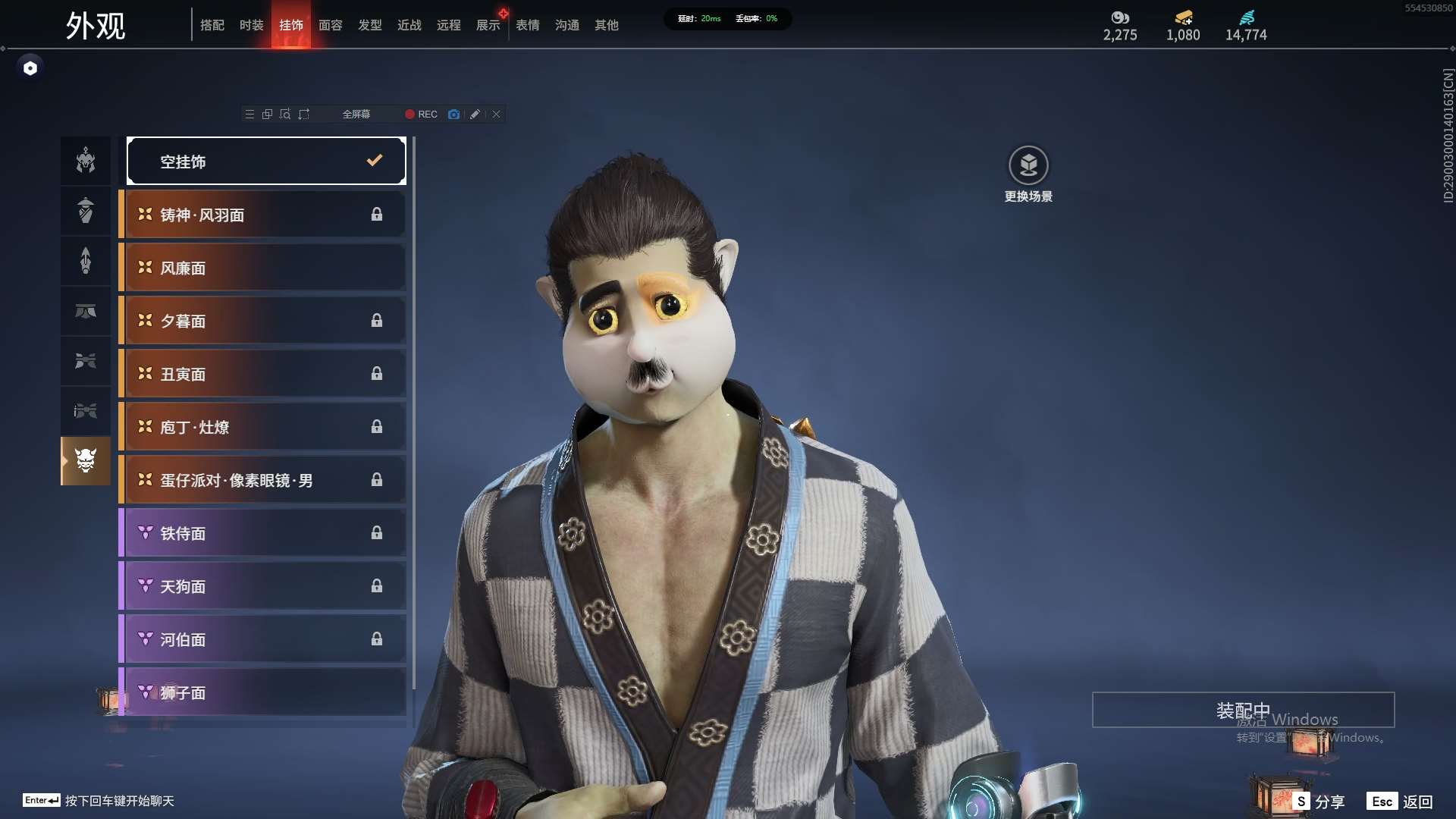
Task: Choose the 天狗面 mask entry
Action: 262,586
